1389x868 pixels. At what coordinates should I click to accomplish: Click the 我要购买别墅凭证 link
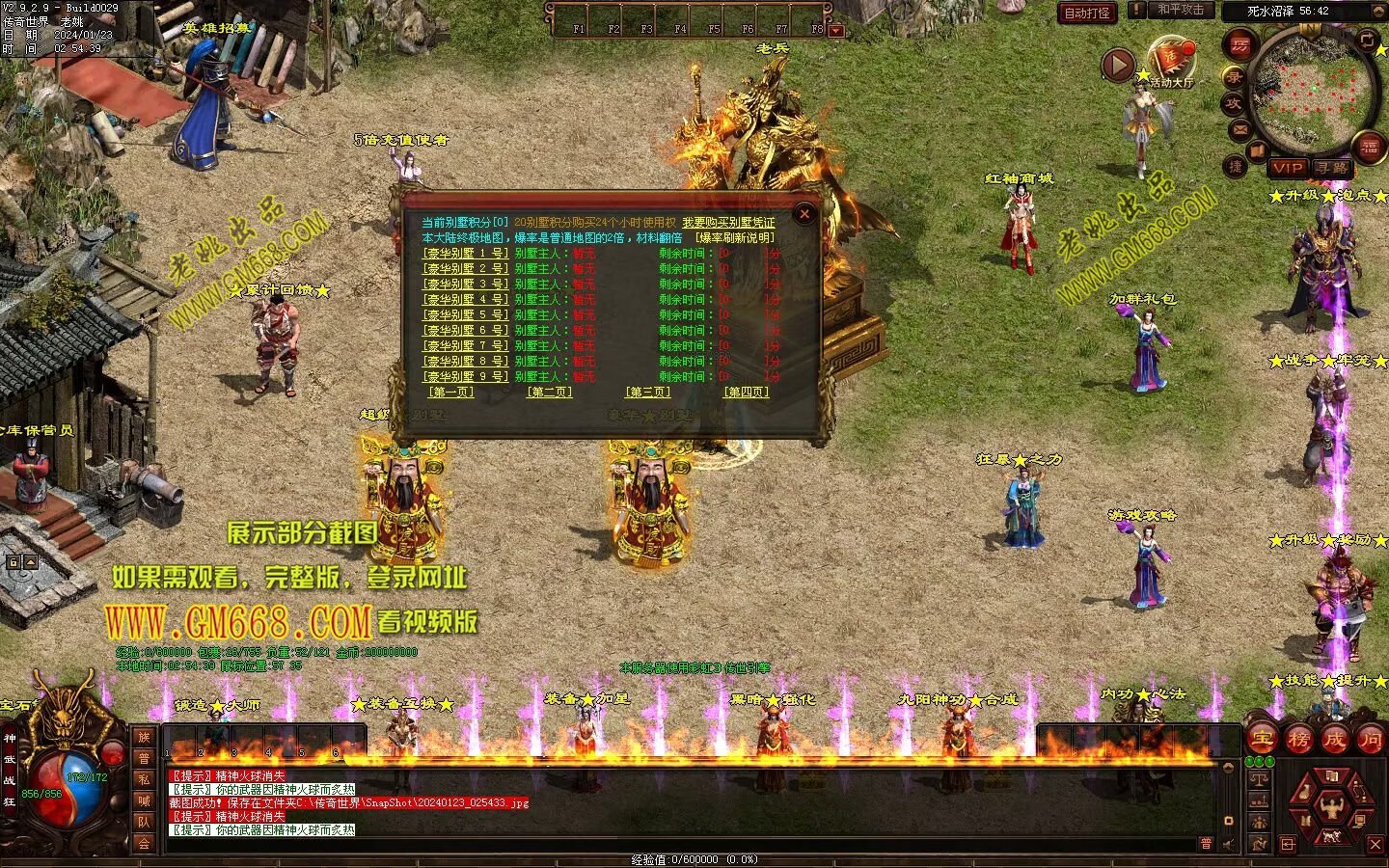728,223
